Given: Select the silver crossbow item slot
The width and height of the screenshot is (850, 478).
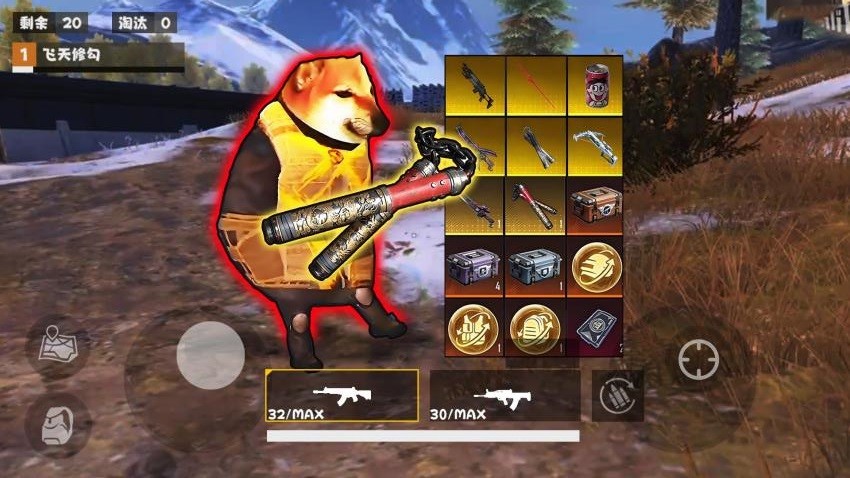Looking at the screenshot, I should click(x=595, y=147).
